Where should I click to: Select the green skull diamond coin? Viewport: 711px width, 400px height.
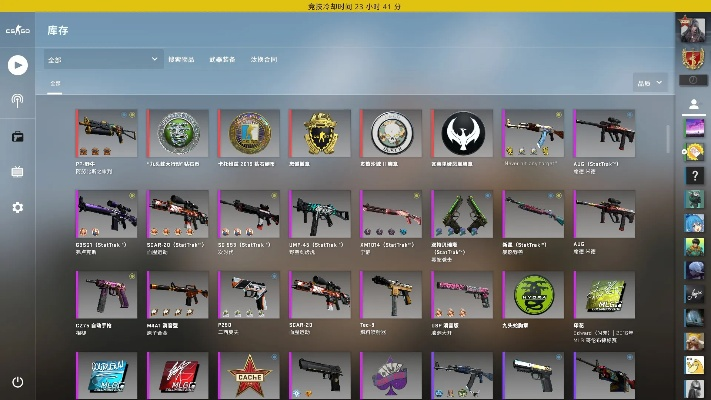(178, 133)
